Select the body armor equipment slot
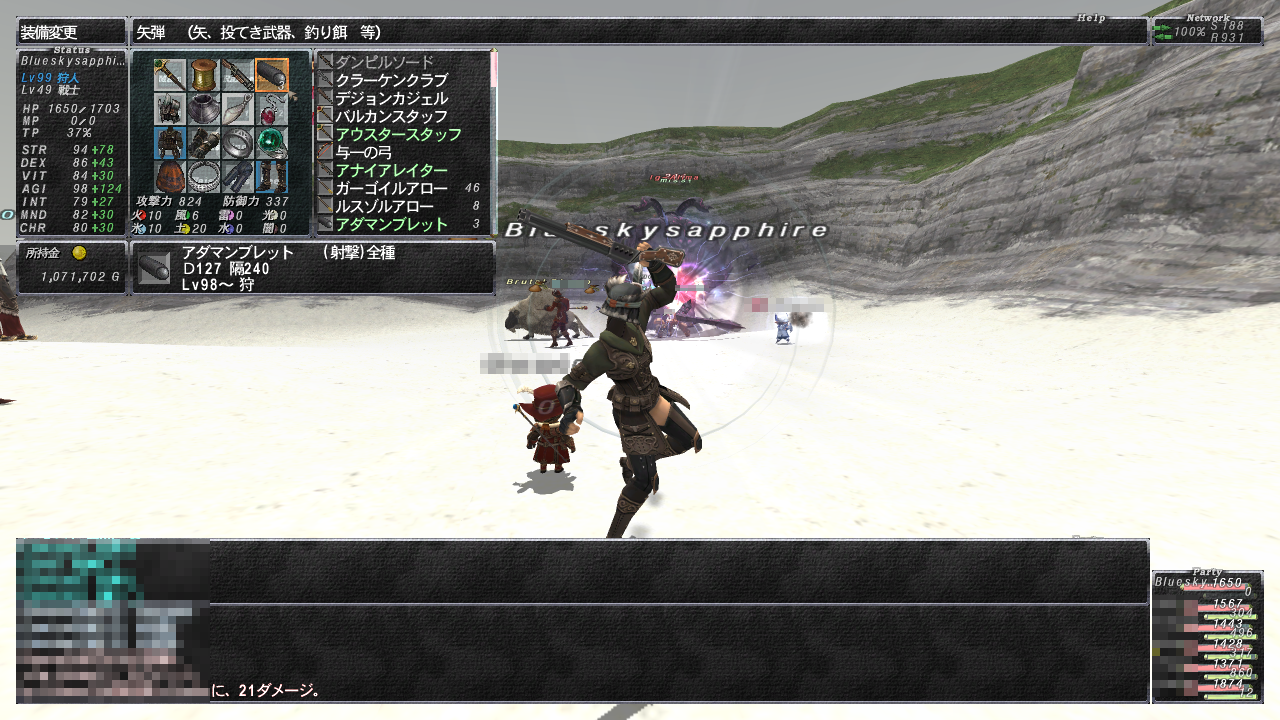This screenshot has height=720, width=1280. (169, 142)
